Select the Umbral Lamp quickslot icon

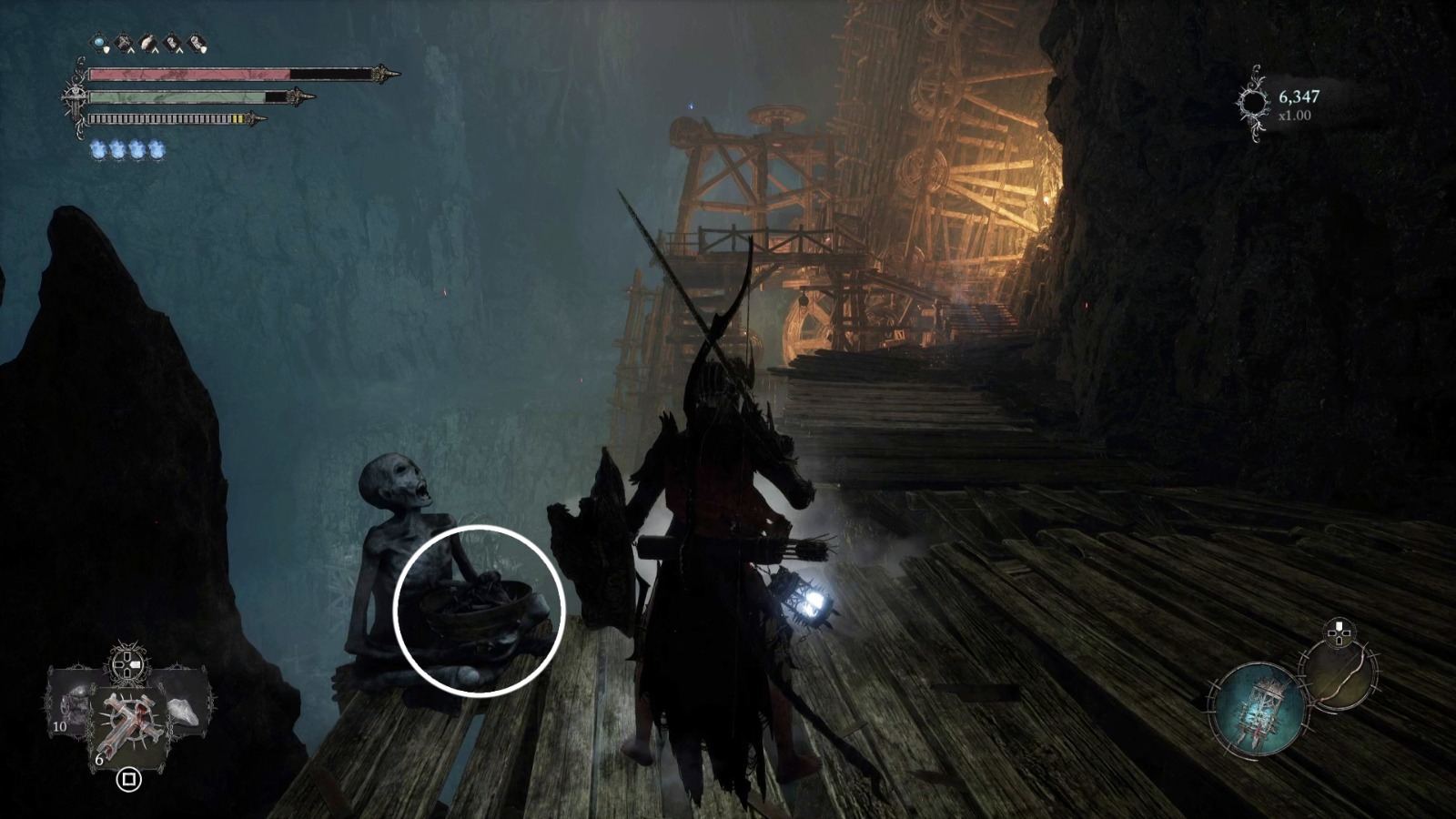[x=98, y=42]
